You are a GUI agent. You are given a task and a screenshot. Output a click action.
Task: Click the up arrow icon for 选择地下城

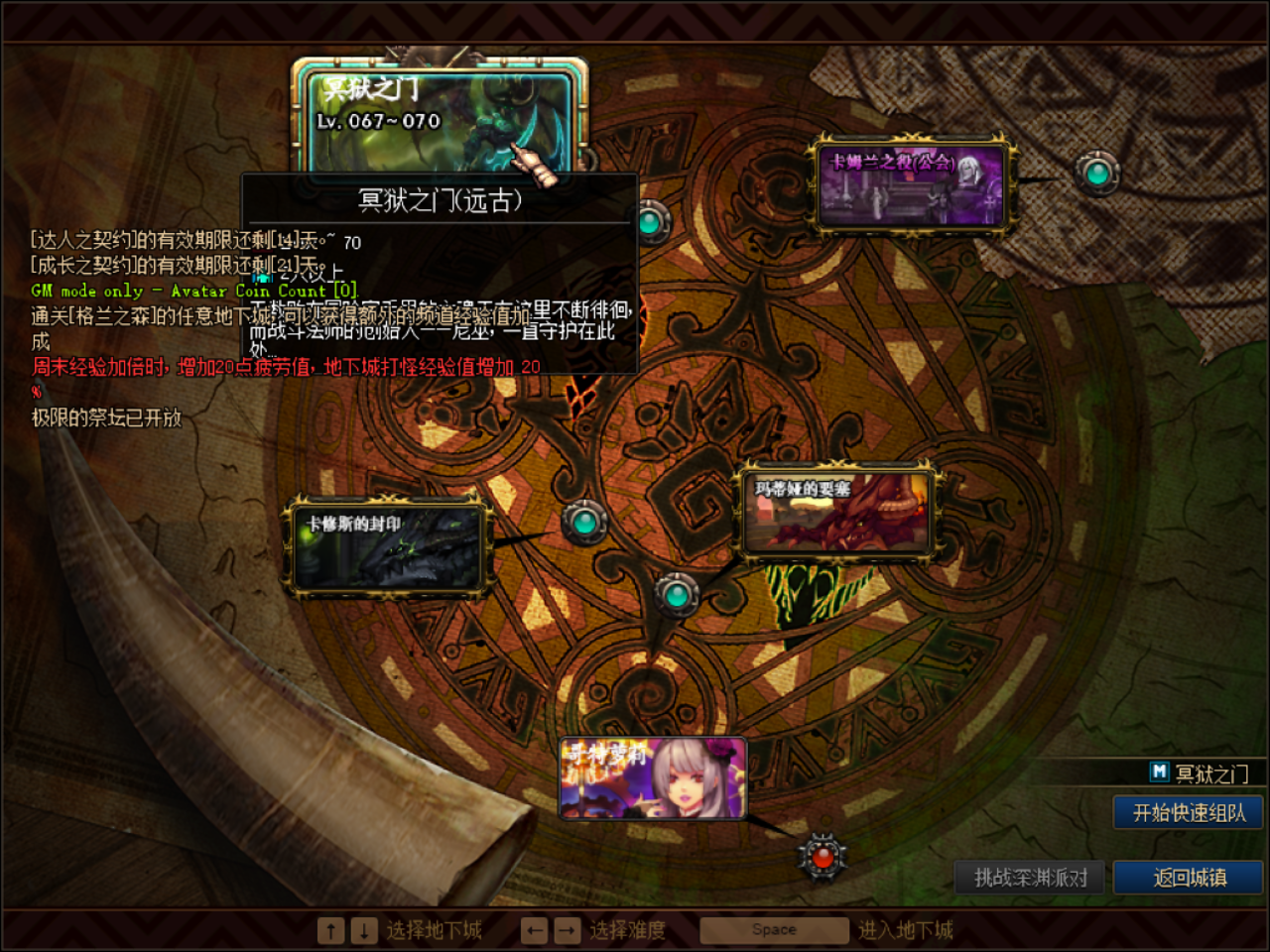[329, 929]
